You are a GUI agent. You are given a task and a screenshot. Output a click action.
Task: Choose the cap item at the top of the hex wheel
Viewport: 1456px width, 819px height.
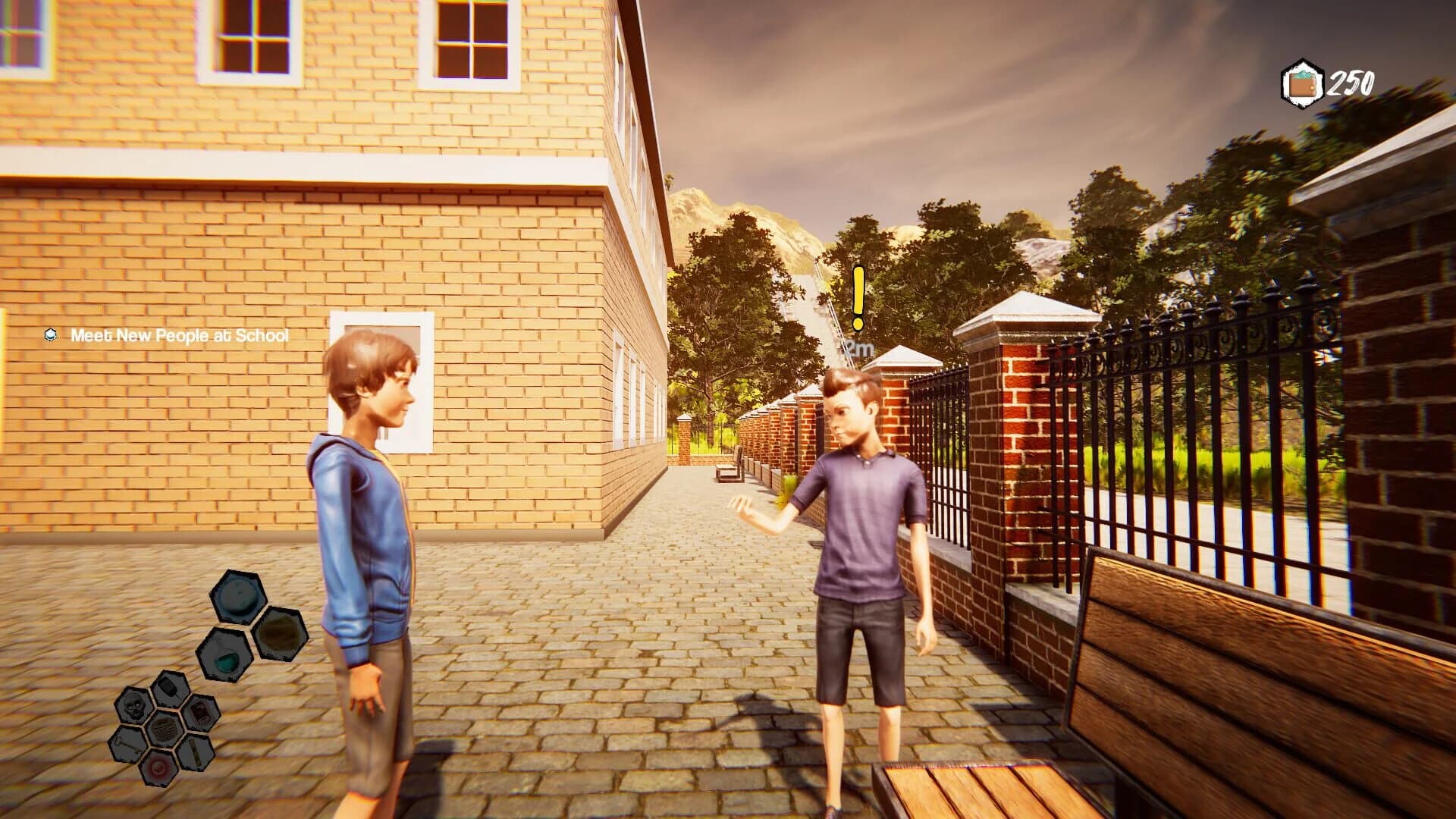pyautogui.click(x=169, y=689)
